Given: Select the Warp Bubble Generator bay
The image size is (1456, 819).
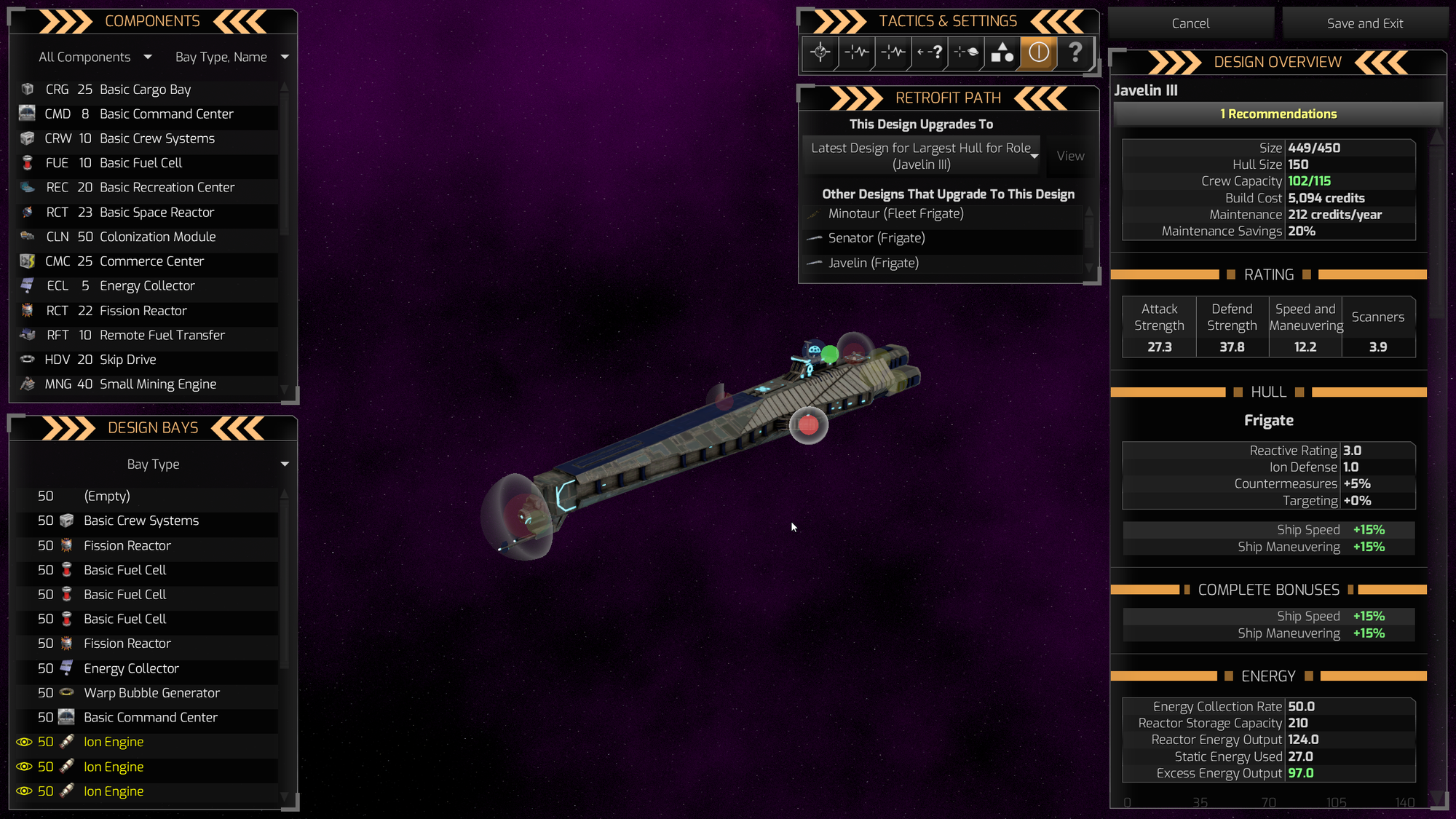Looking at the screenshot, I should pyautogui.click(x=151, y=693).
